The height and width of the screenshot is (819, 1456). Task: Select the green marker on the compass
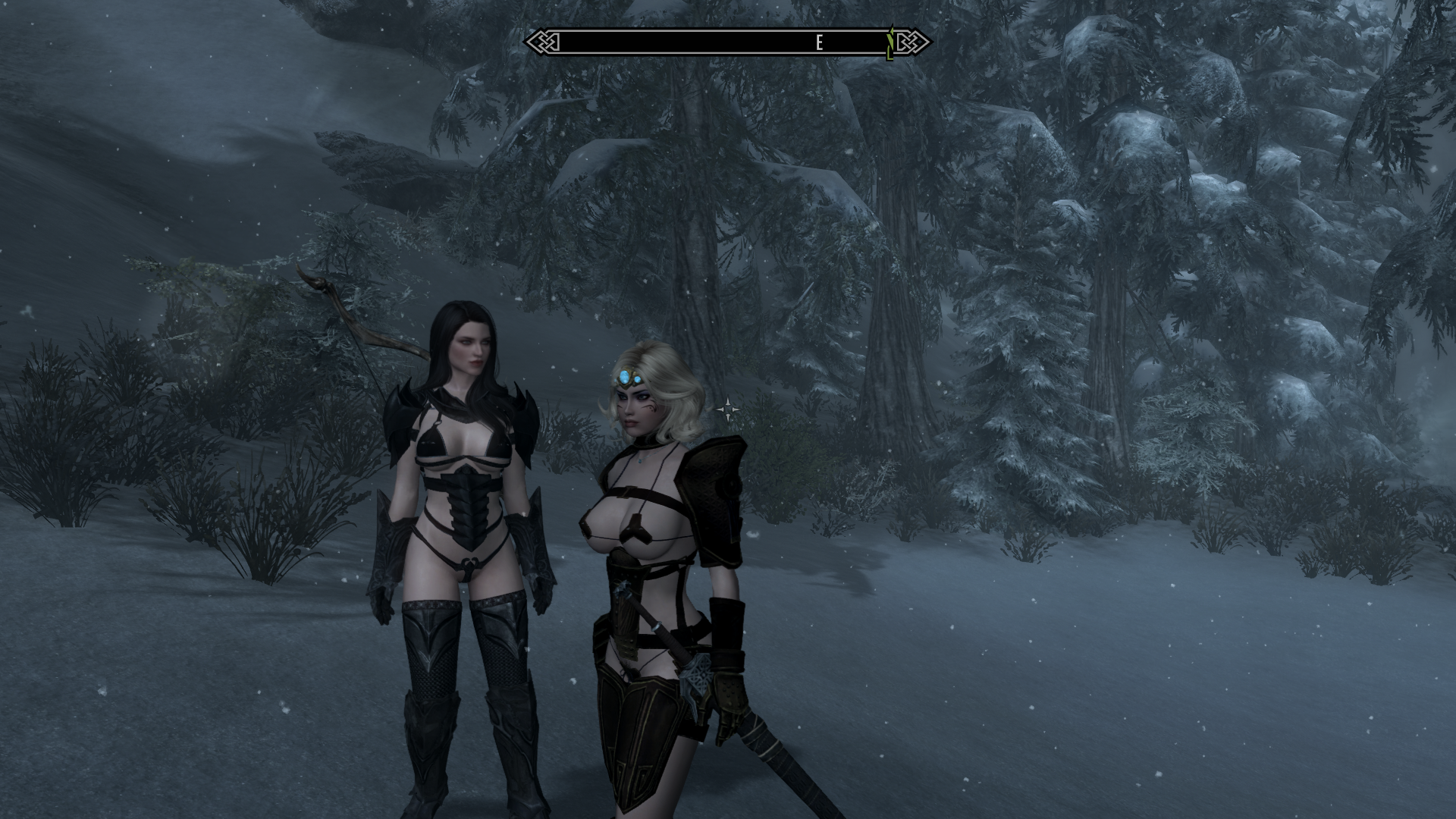coord(890,43)
